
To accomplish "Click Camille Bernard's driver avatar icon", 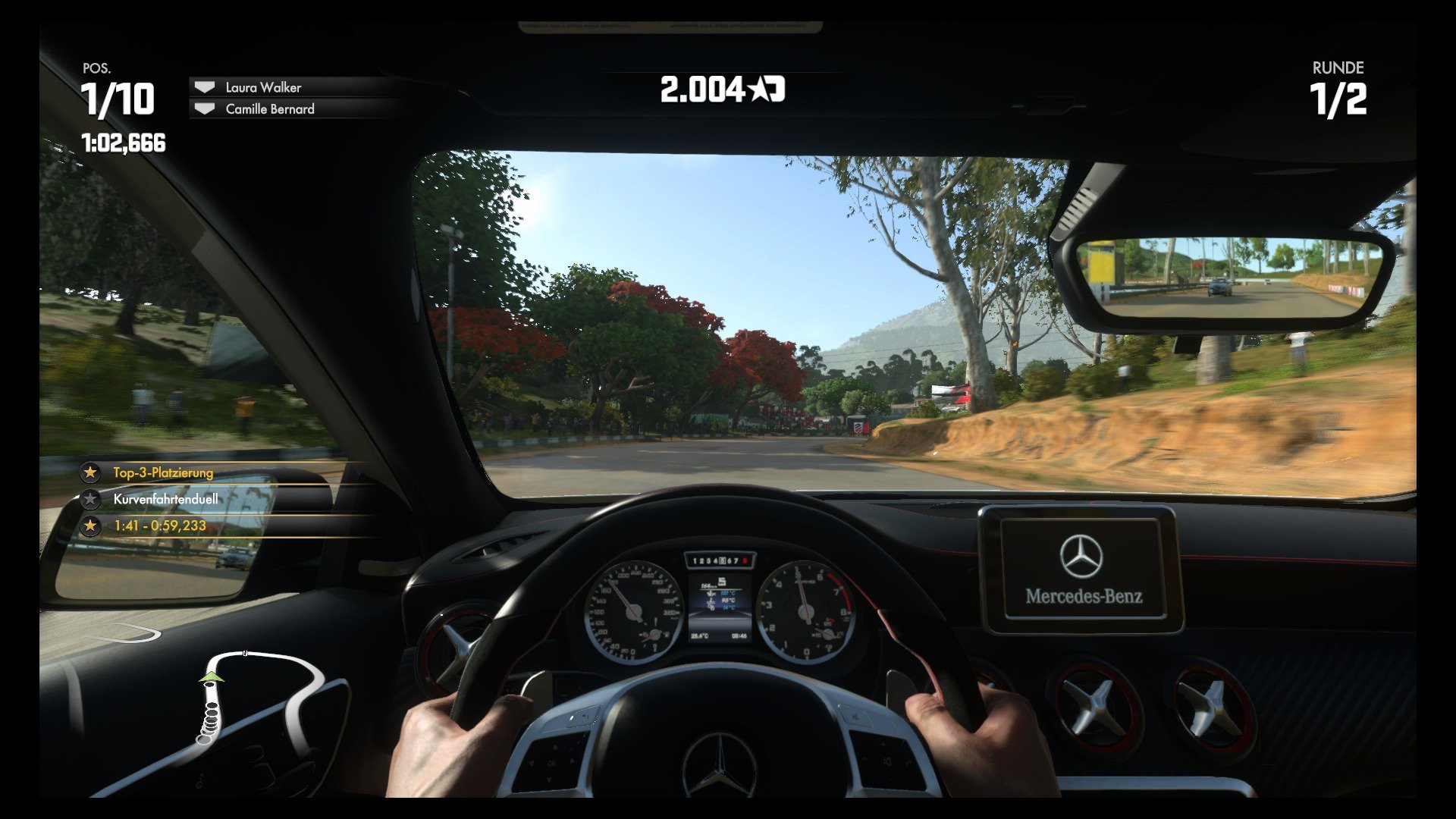I will [x=203, y=109].
